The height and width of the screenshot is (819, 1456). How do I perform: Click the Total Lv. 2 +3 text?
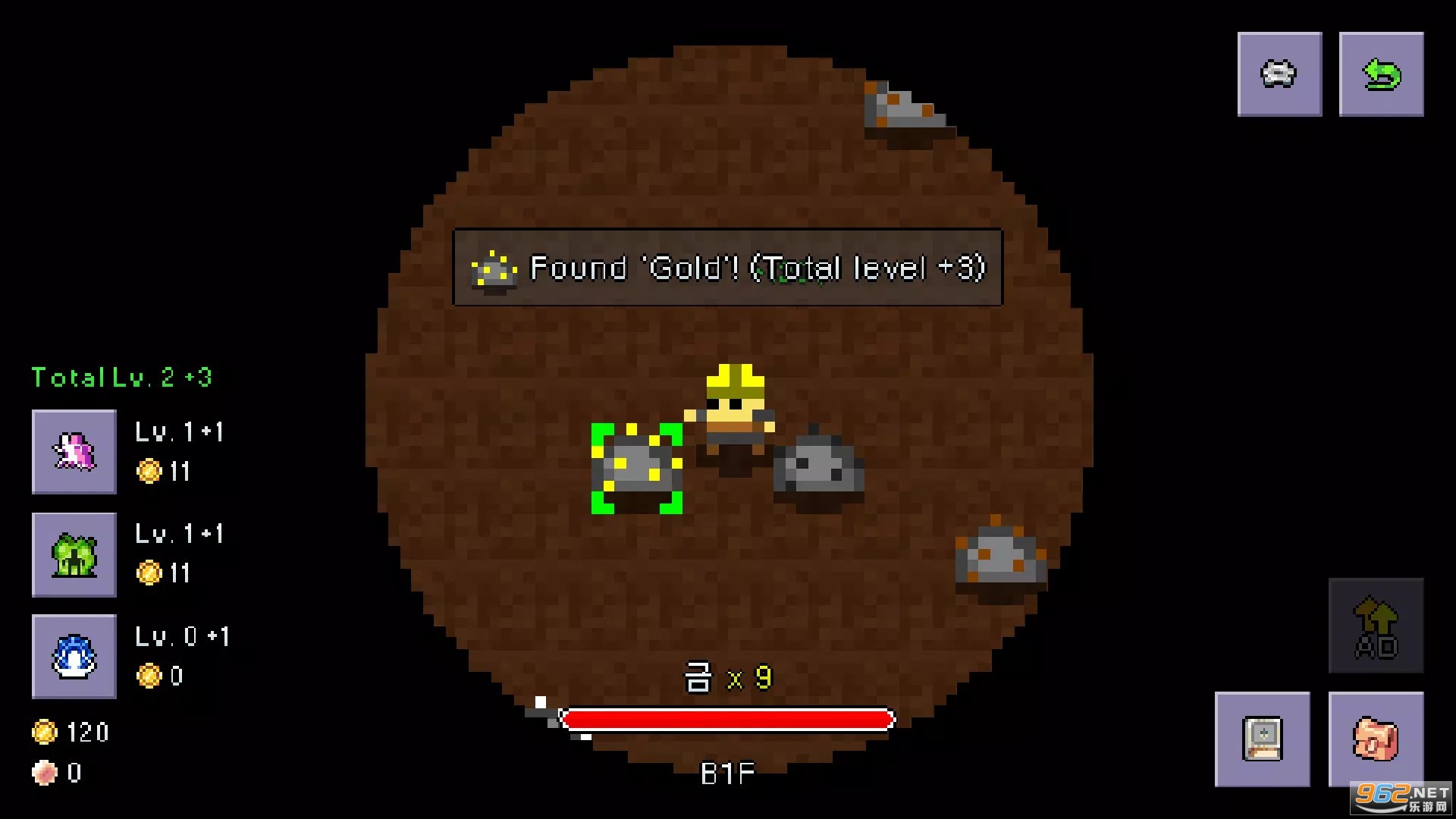(x=121, y=377)
